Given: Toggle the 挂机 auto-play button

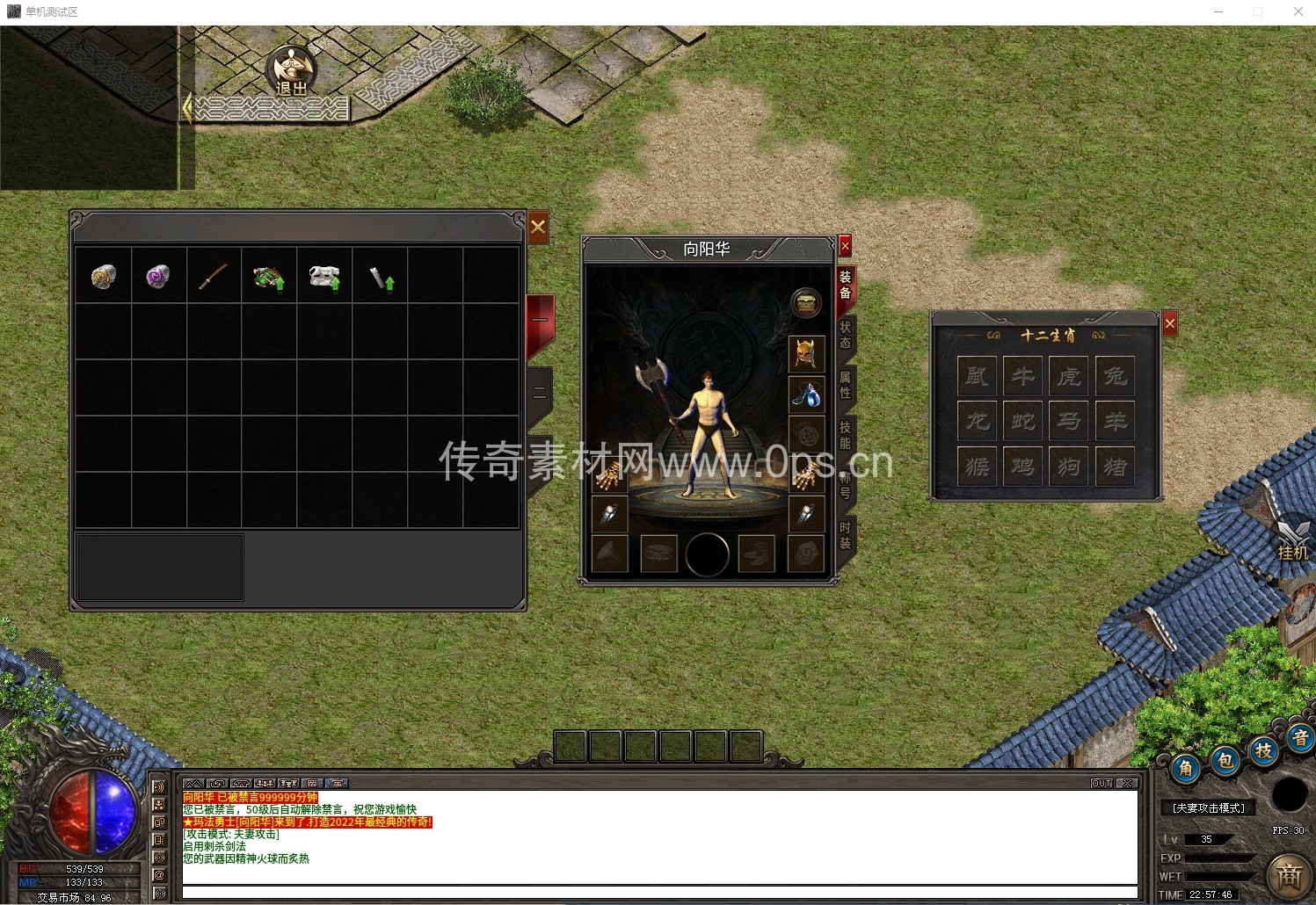Looking at the screenshot, I should pyautogui.click(x=1292, y=540).
